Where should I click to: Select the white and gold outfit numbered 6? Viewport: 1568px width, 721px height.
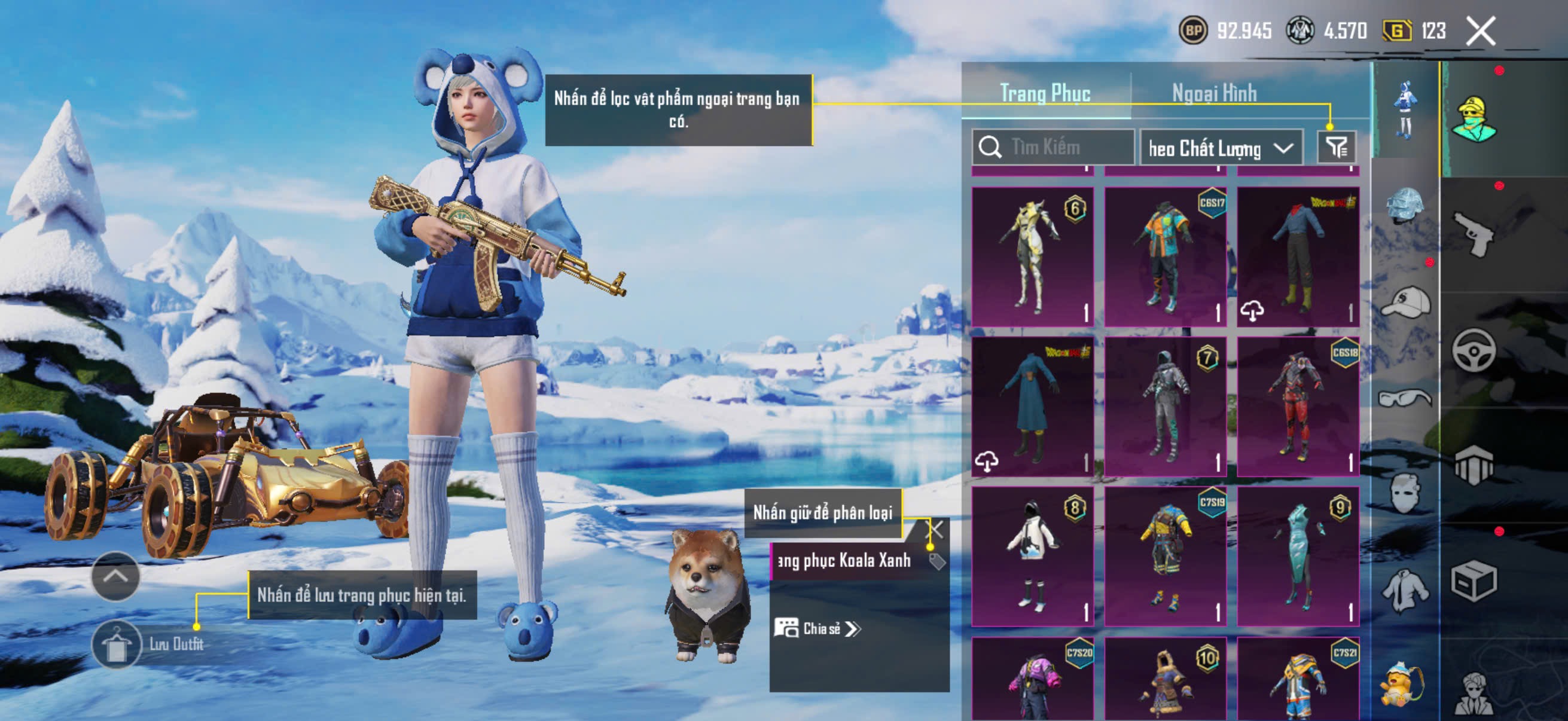[1032, 256]
